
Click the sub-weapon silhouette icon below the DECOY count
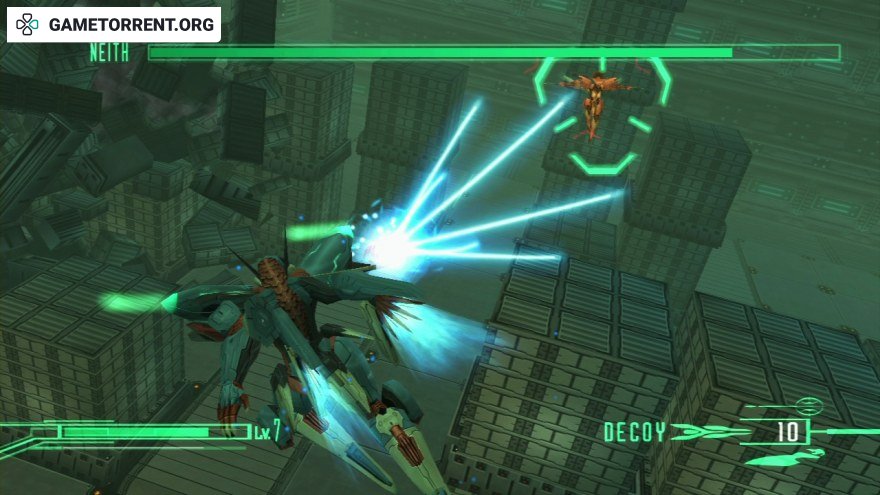(x=786, y=458)
